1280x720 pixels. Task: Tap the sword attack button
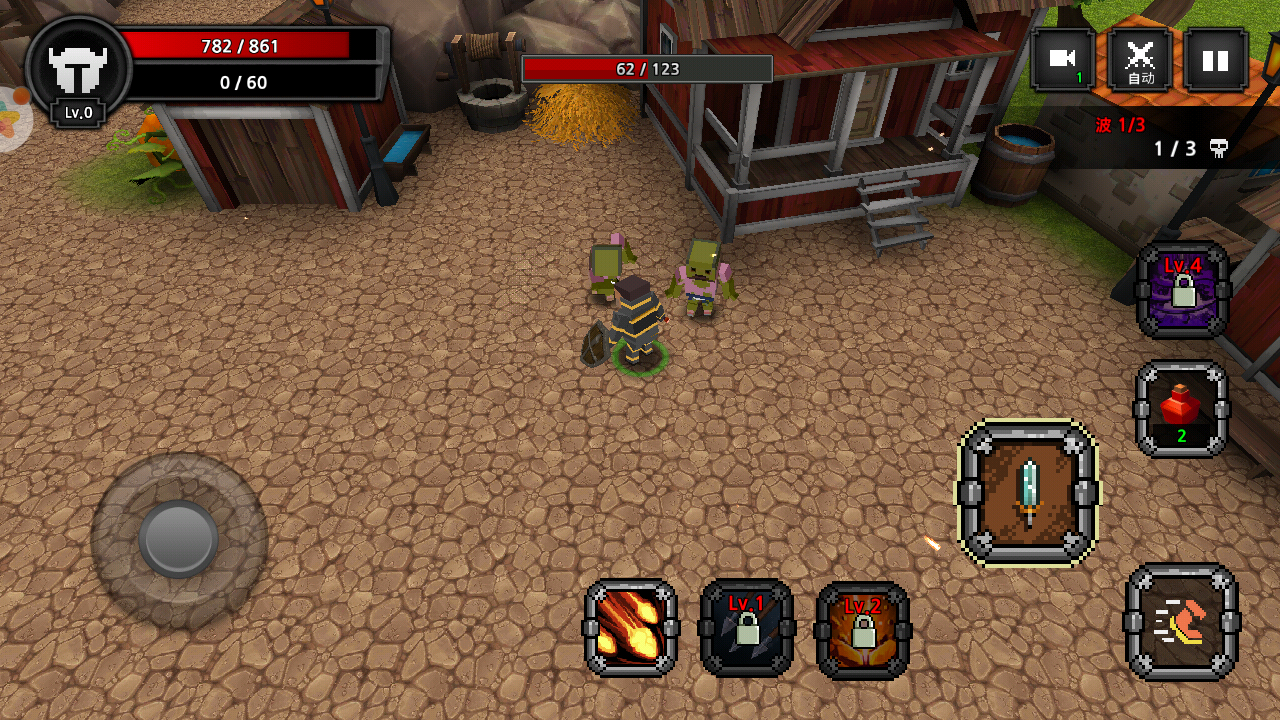1028,492
